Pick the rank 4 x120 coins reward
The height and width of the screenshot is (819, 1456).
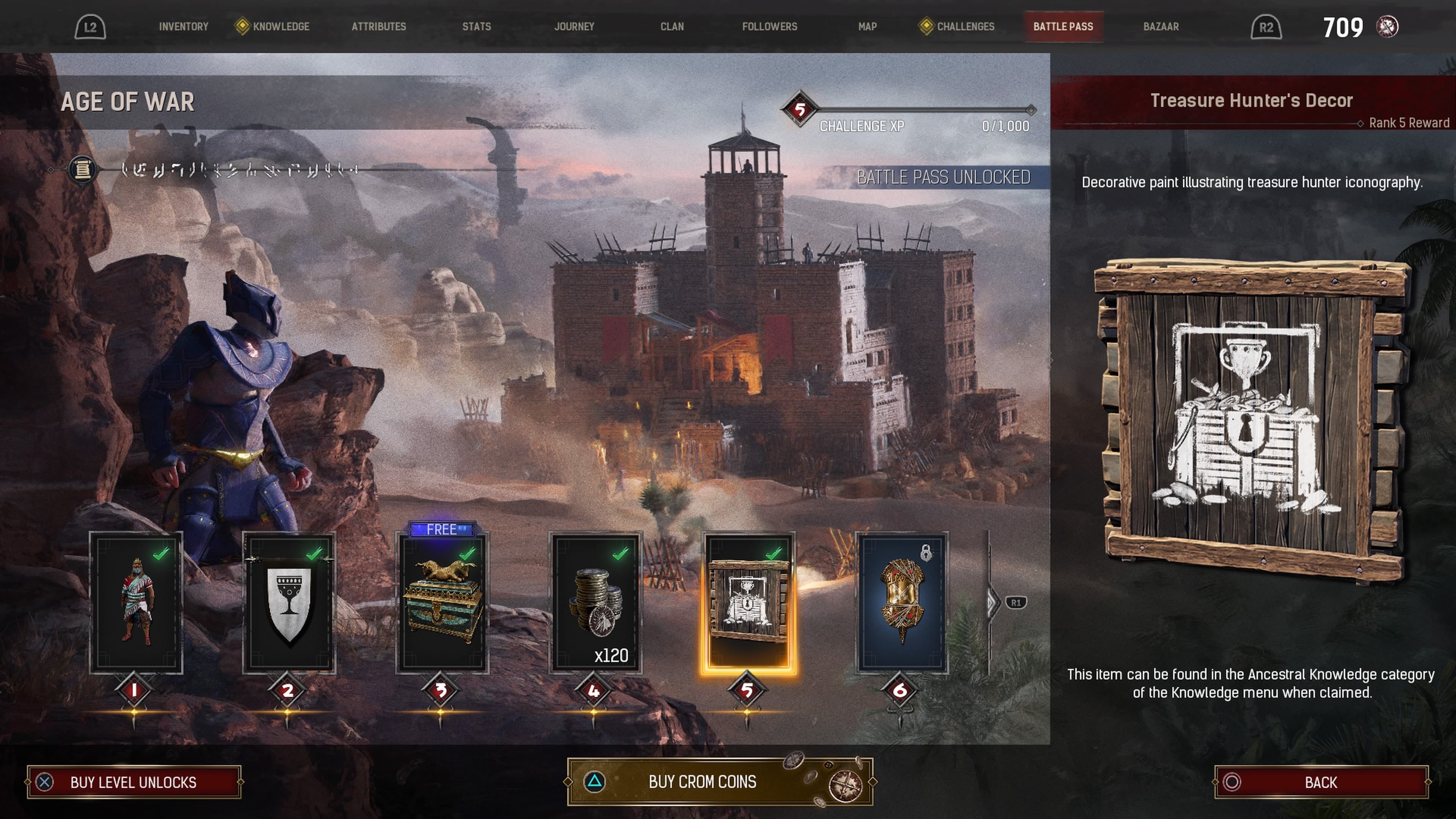tap(596, 602)
